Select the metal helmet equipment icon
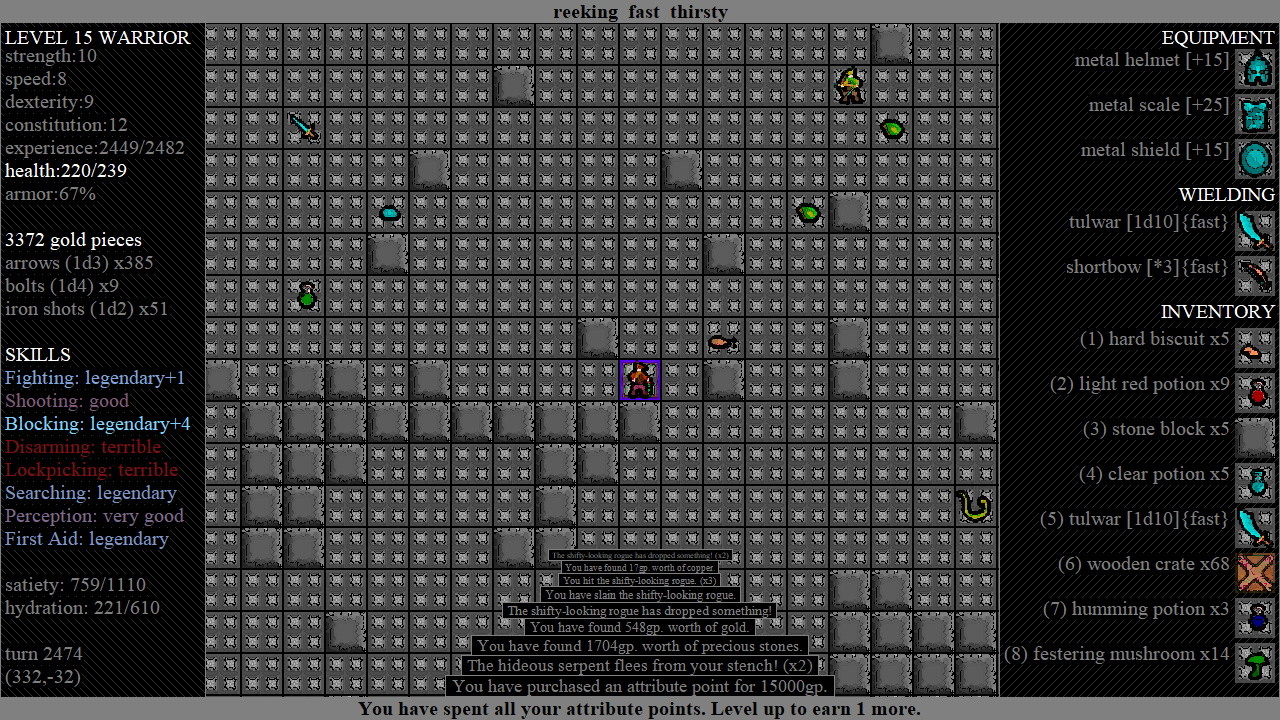Image resolution: width=1280 pixels, height=720 pixels. (1255, 69)
